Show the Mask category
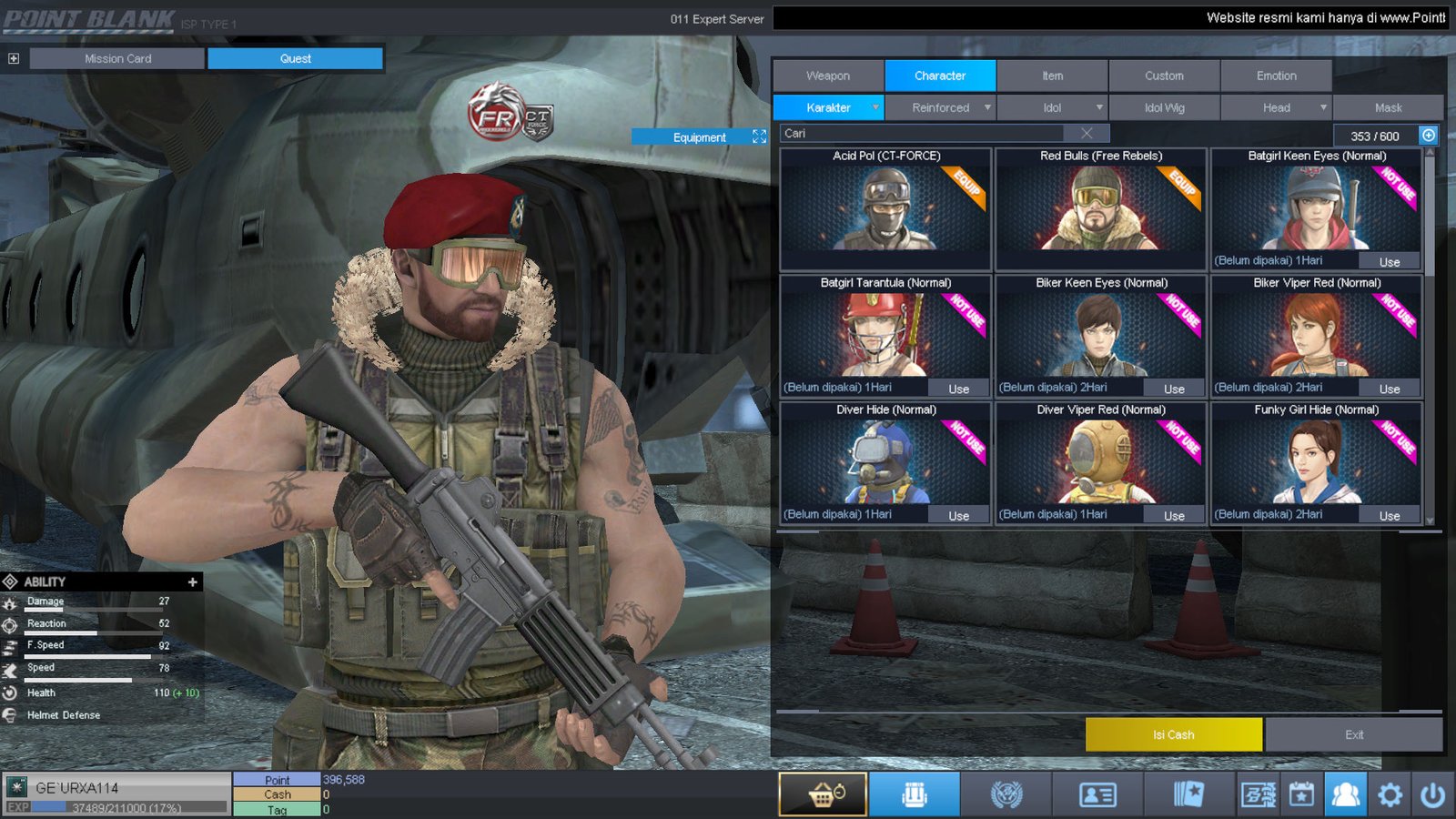This screenshot has height=819, width=1456. [x=1388, y=107]
